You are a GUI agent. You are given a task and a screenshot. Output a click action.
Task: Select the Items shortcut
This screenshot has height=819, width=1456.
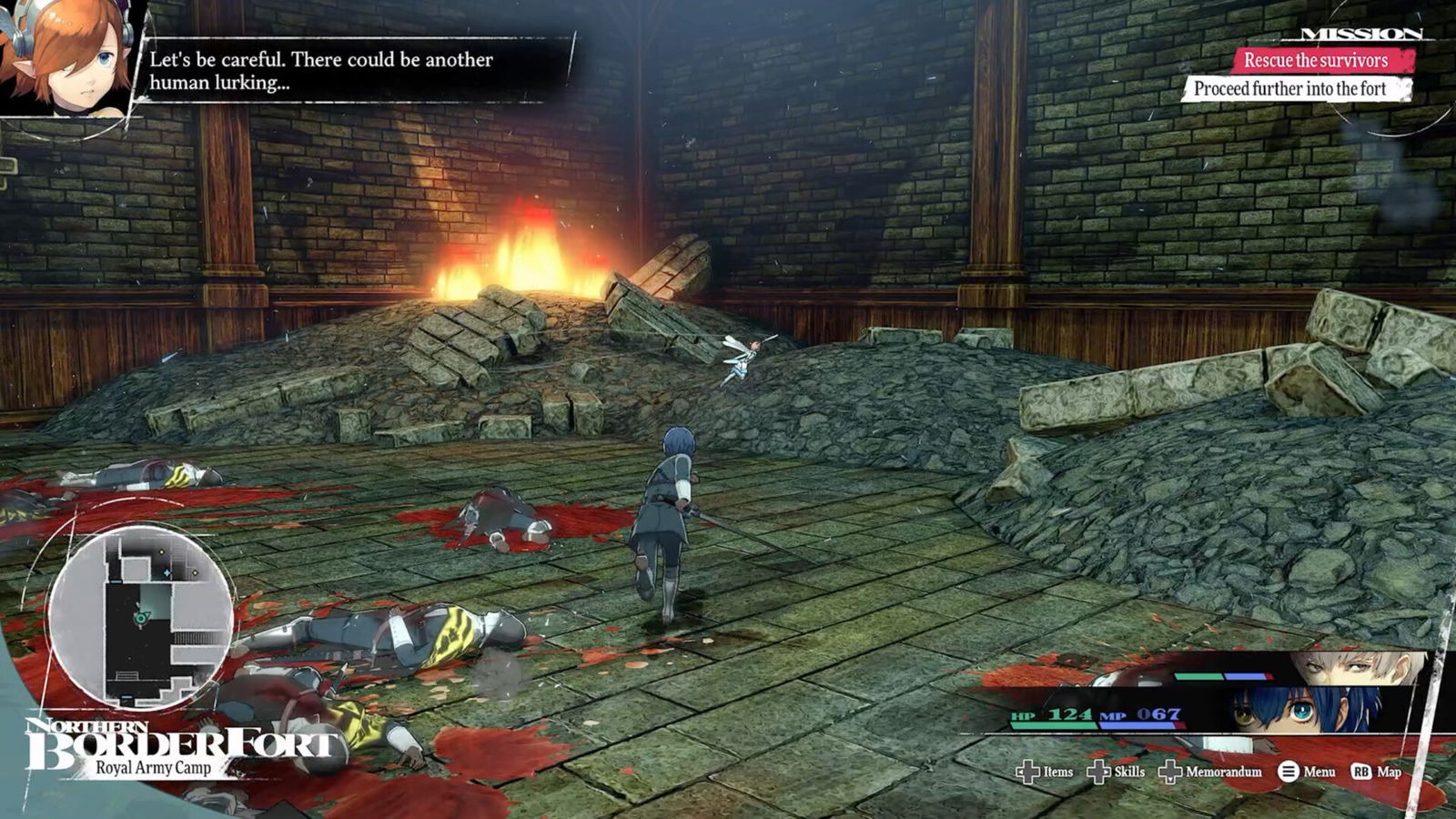pyautogui.click(x=1045, y=772)
